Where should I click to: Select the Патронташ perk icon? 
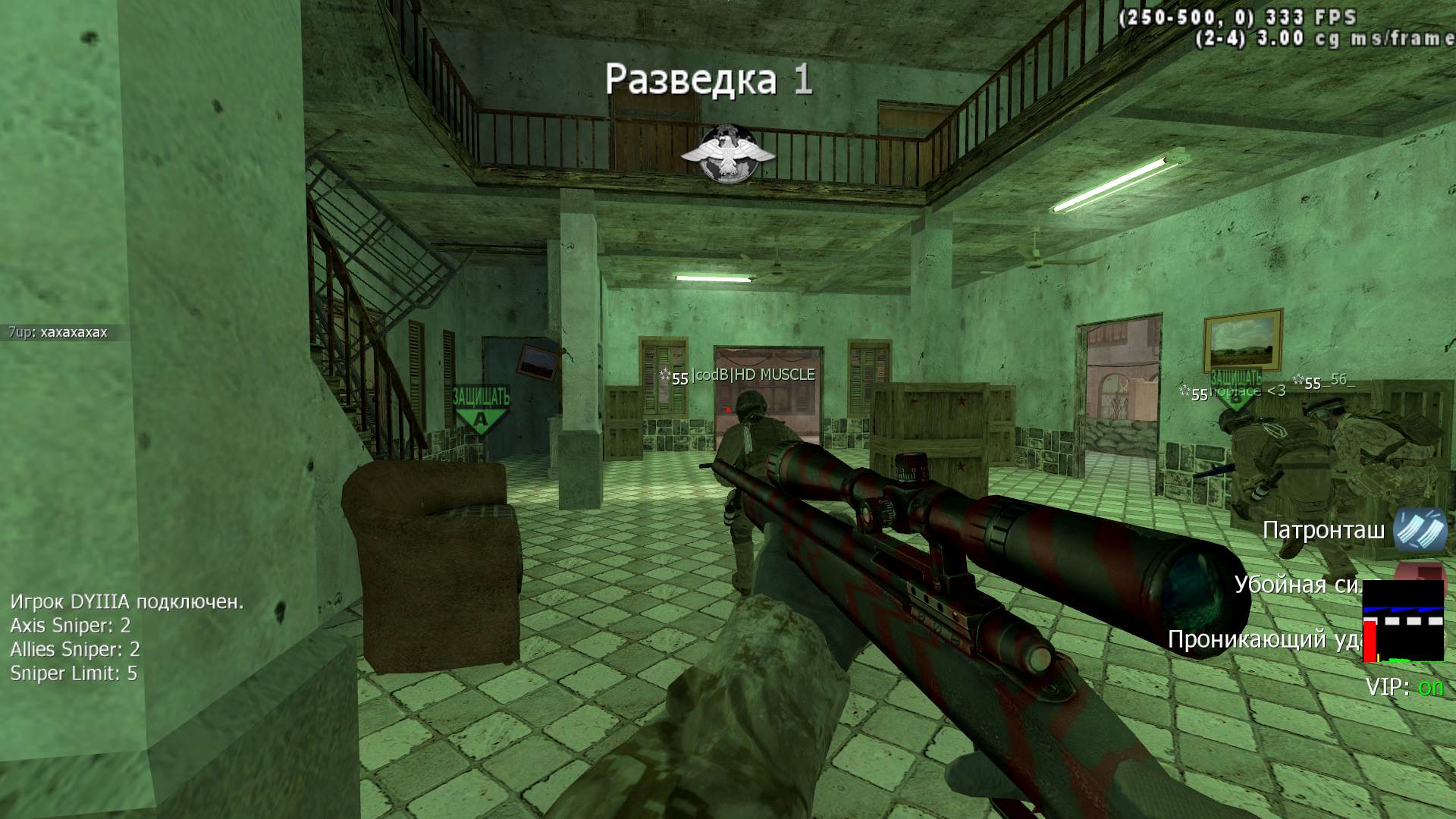pyautogui.click(x=1420, y=529)
